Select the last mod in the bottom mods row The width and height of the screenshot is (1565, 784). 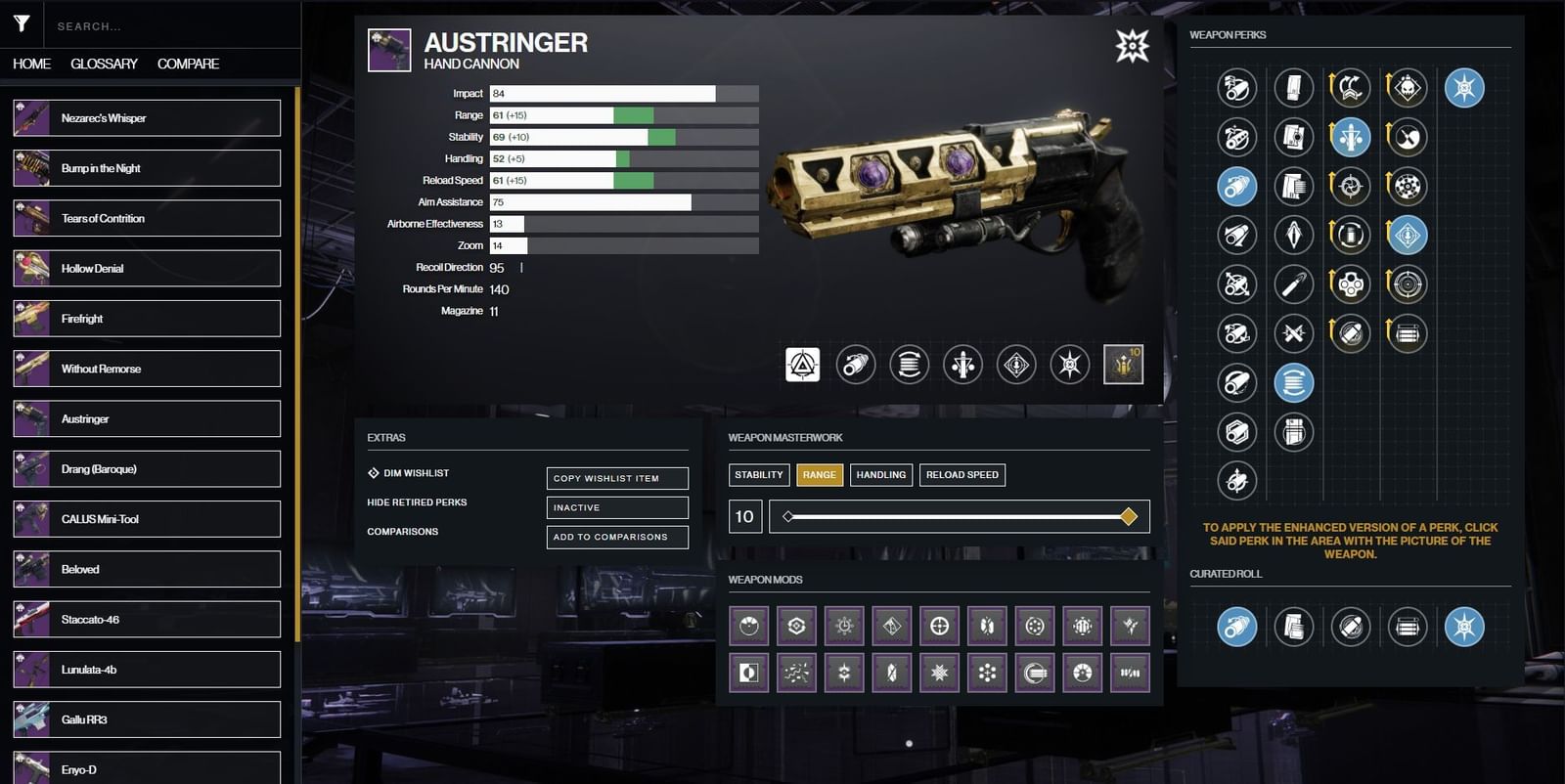[1132, 672]
